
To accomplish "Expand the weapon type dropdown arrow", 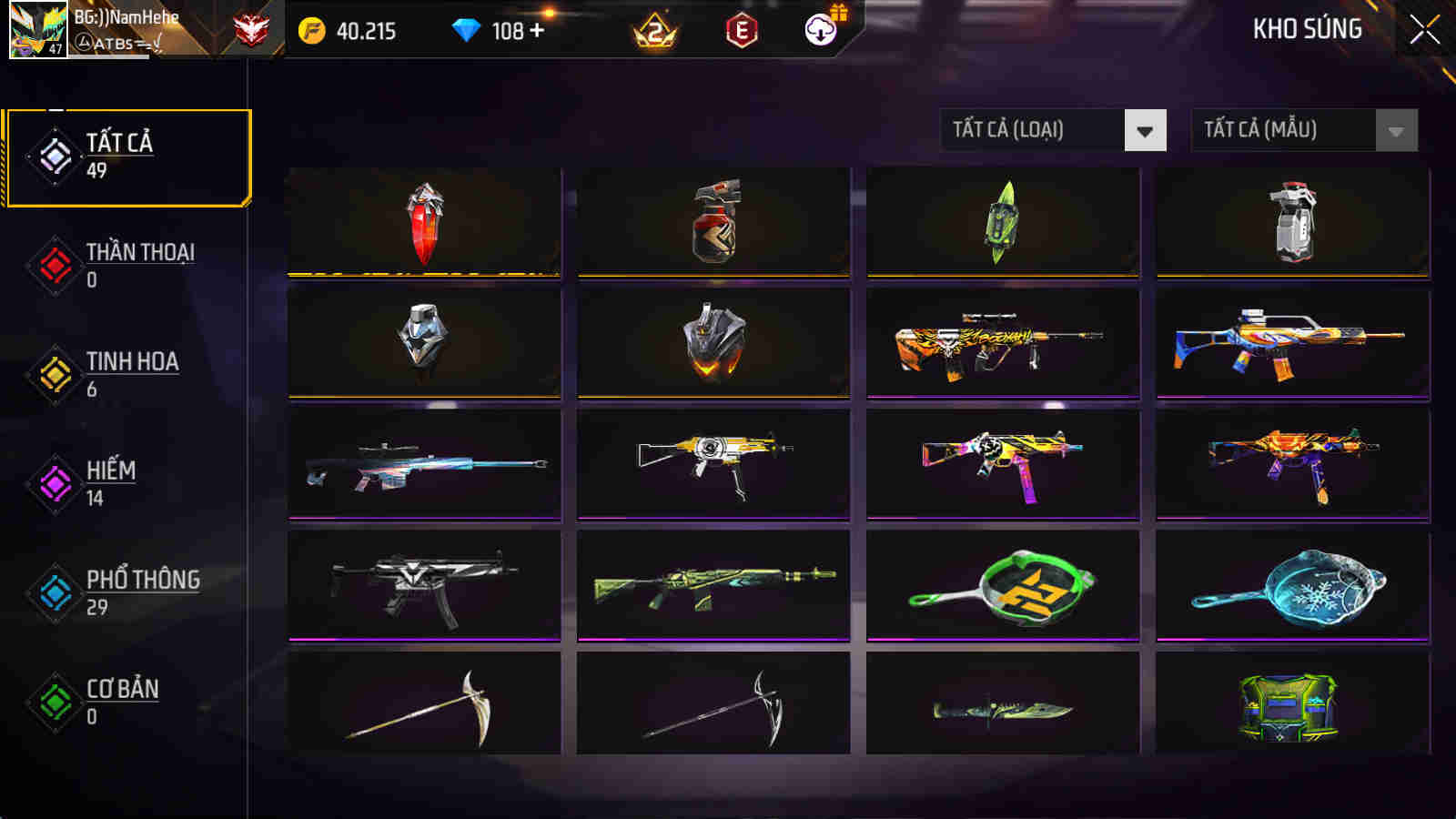I will pyautogui.click(x=1145, y=129).
